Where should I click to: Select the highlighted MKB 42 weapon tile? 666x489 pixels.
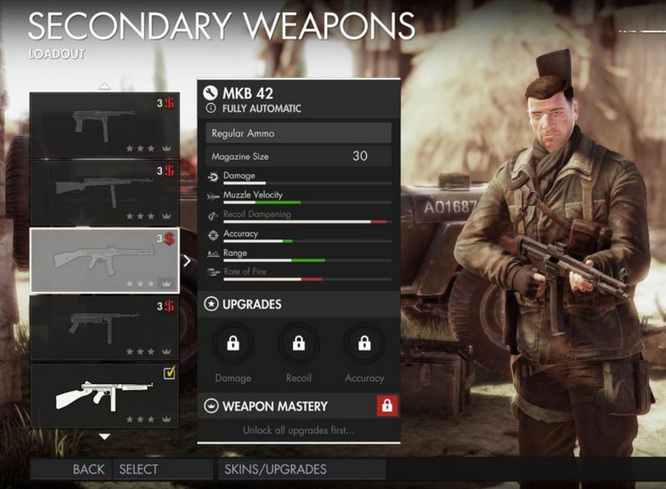[x=104, y=260]
